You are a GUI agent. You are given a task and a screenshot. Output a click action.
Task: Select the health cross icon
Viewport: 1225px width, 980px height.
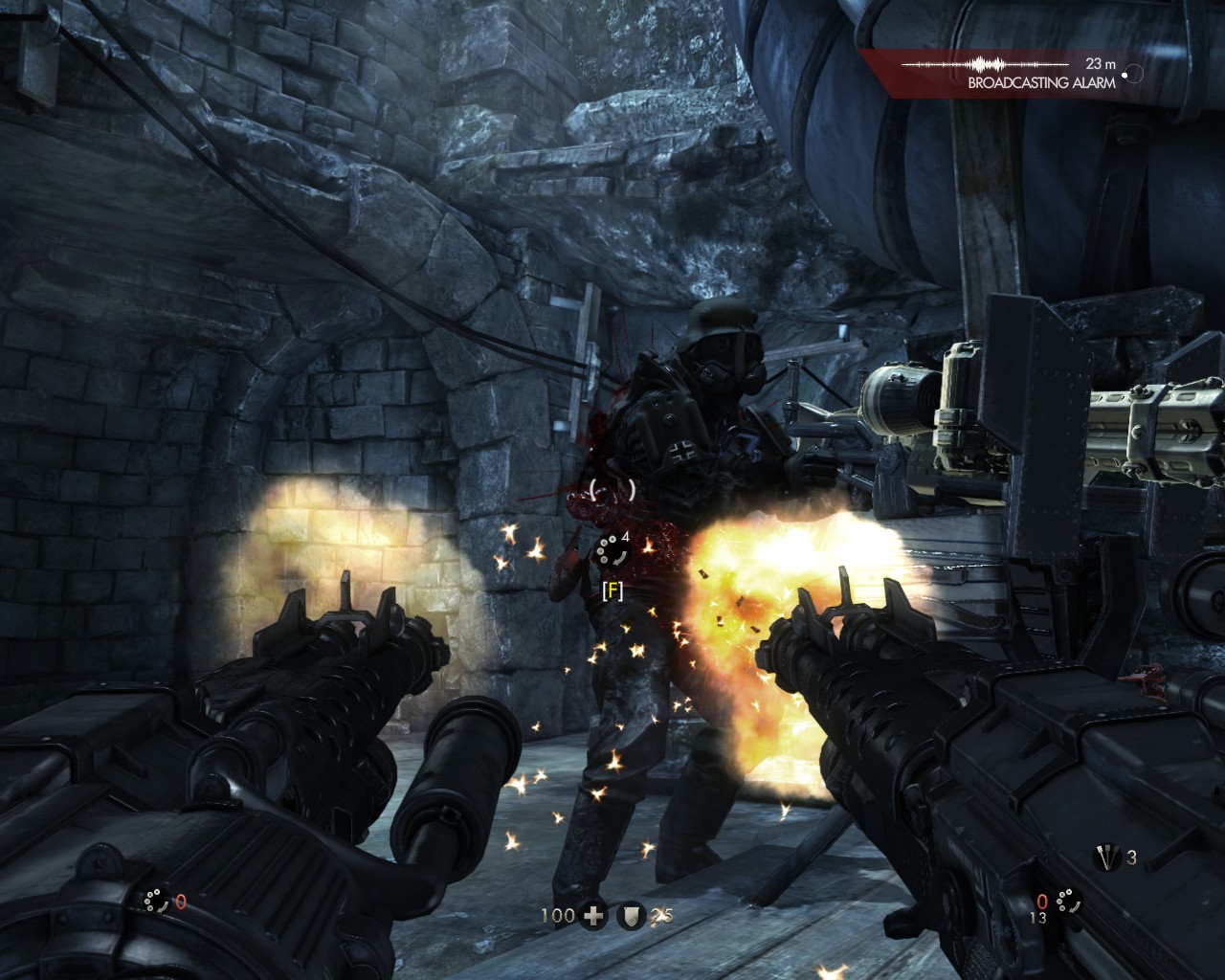click(x=594, y=916)
